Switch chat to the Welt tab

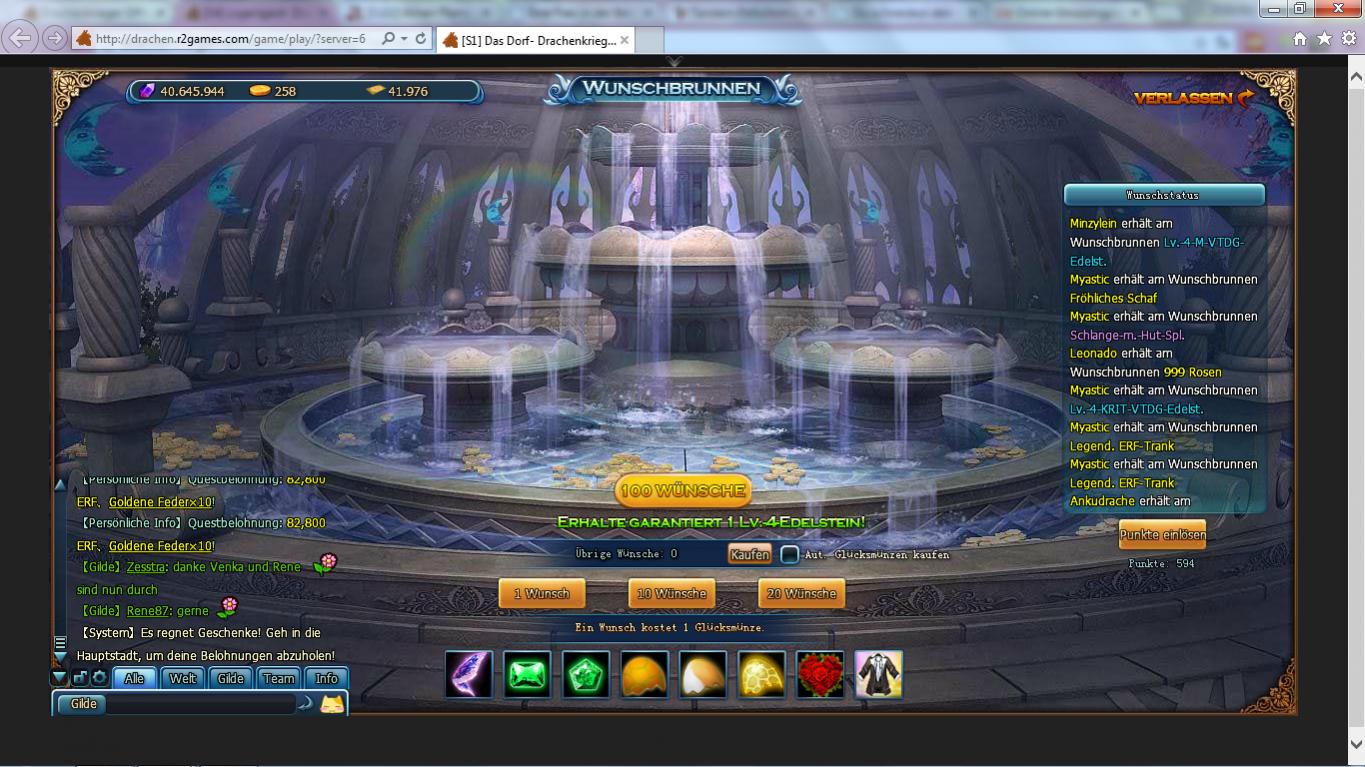(183, 678)
